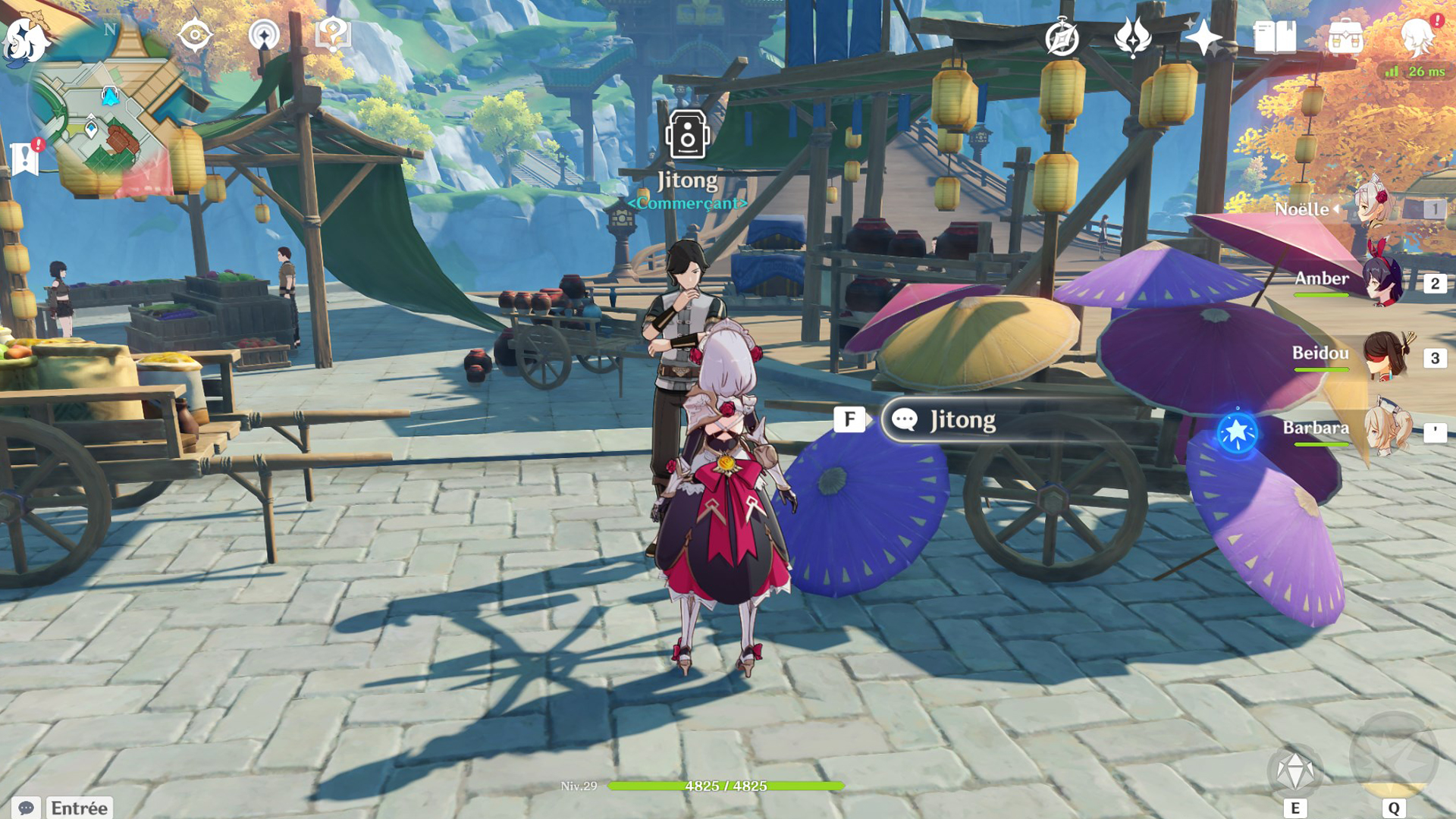The image size is (1456, 819).
Task: Open the Character menu icon
Action: point(1417,37)
